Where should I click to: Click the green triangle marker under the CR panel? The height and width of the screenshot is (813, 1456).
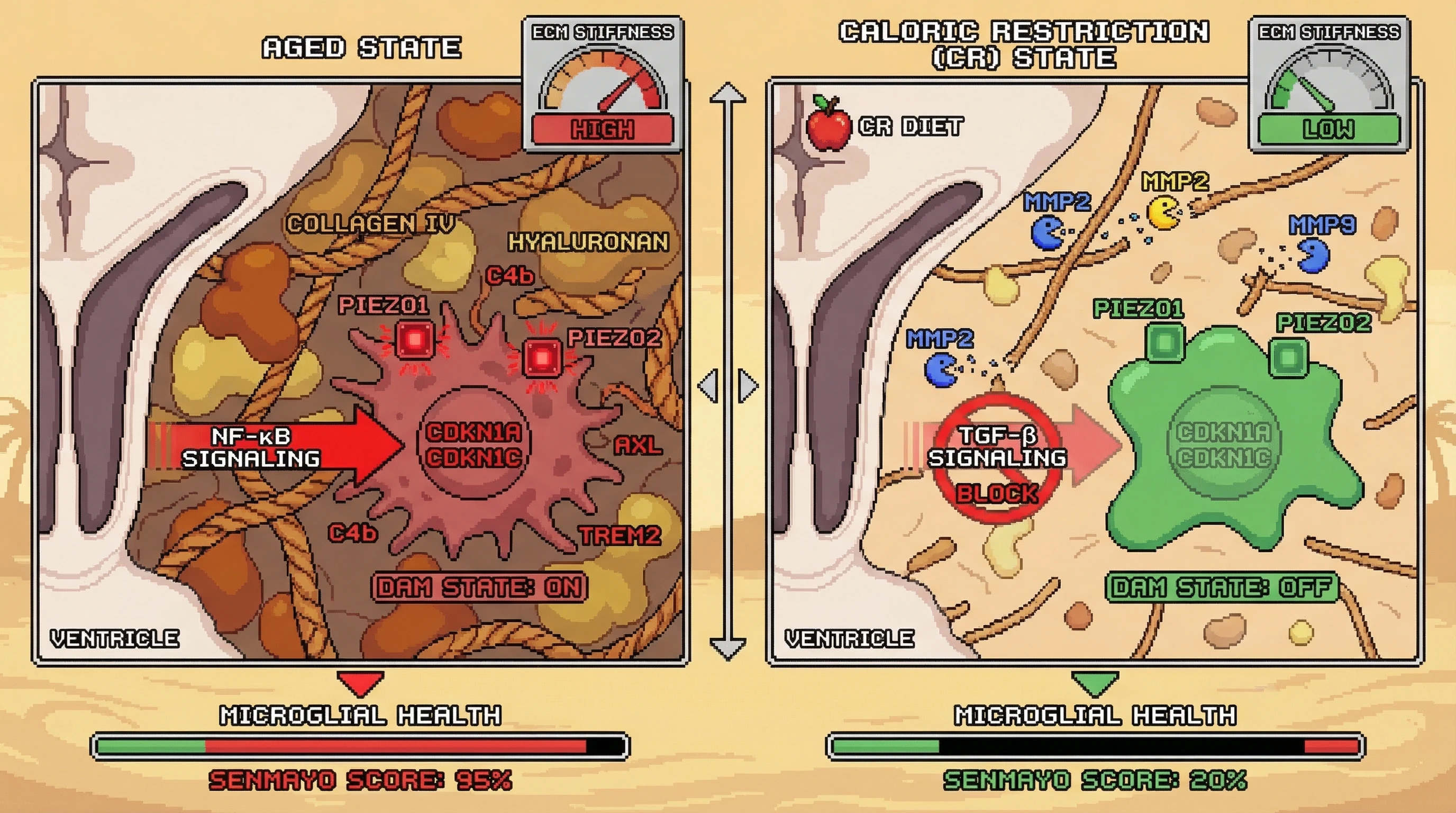pos(1095,682)
